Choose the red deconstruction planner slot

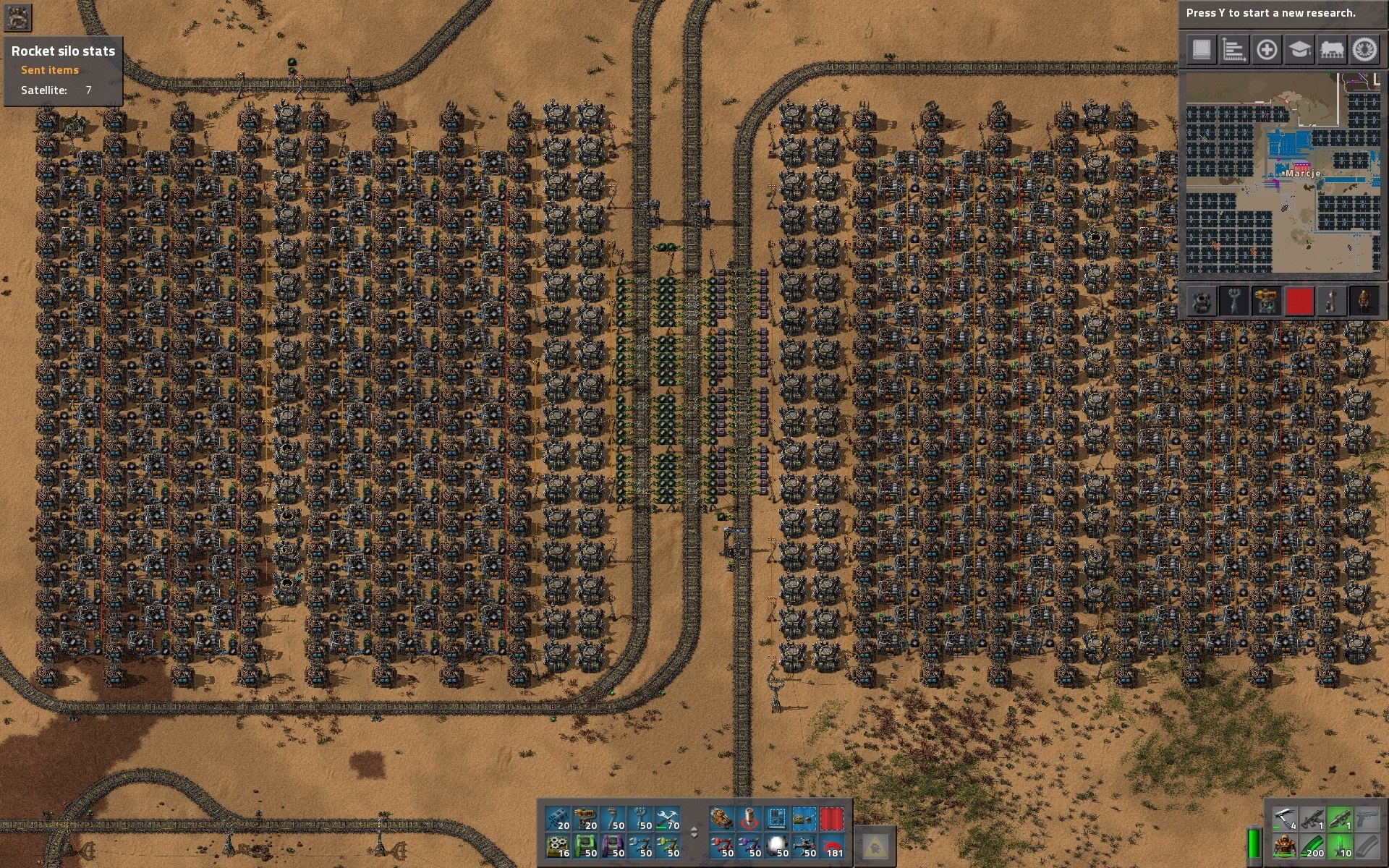click(x=831, y=820)
